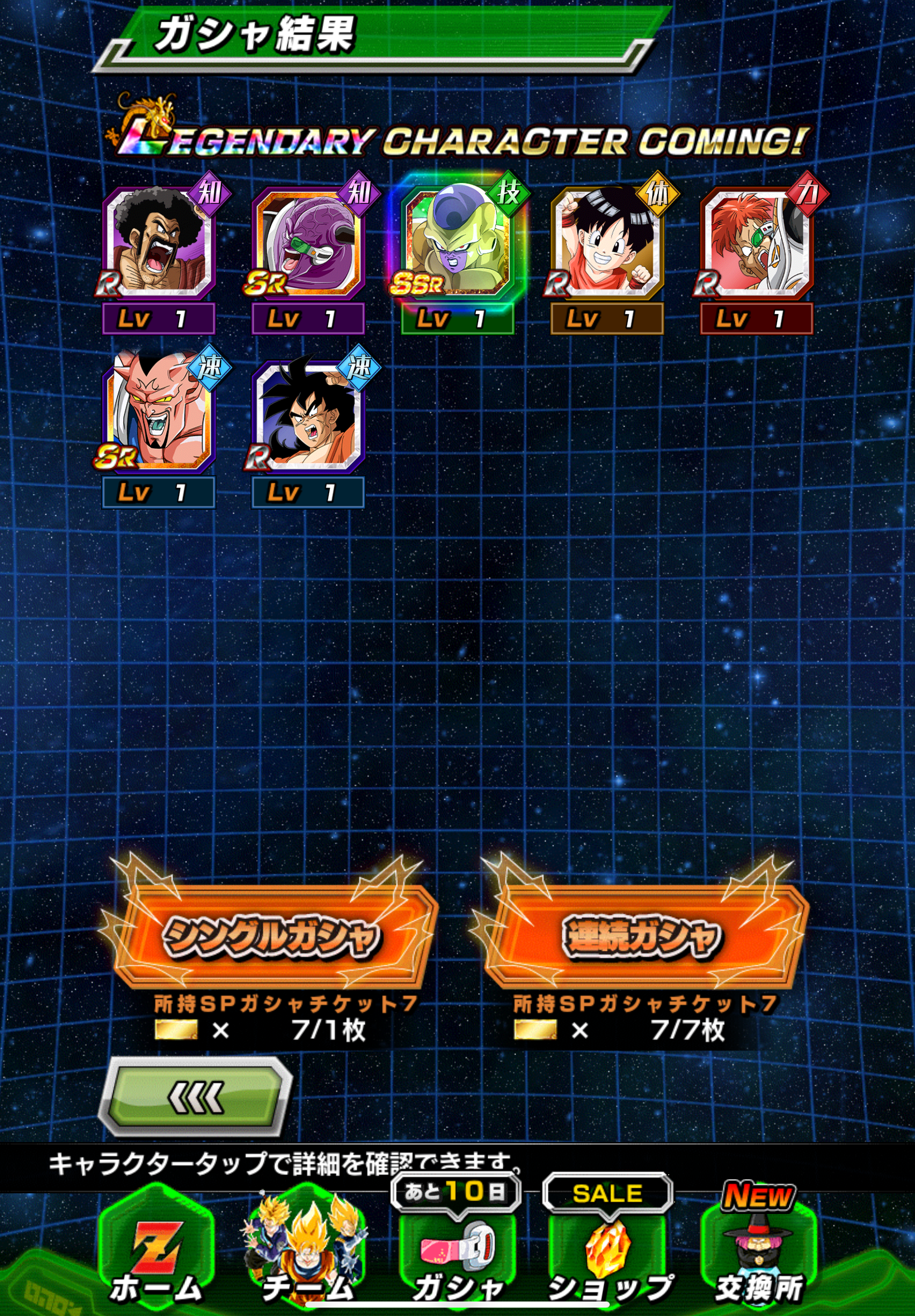Tap the Mr. Satan R character card

(x=159, y=244)
